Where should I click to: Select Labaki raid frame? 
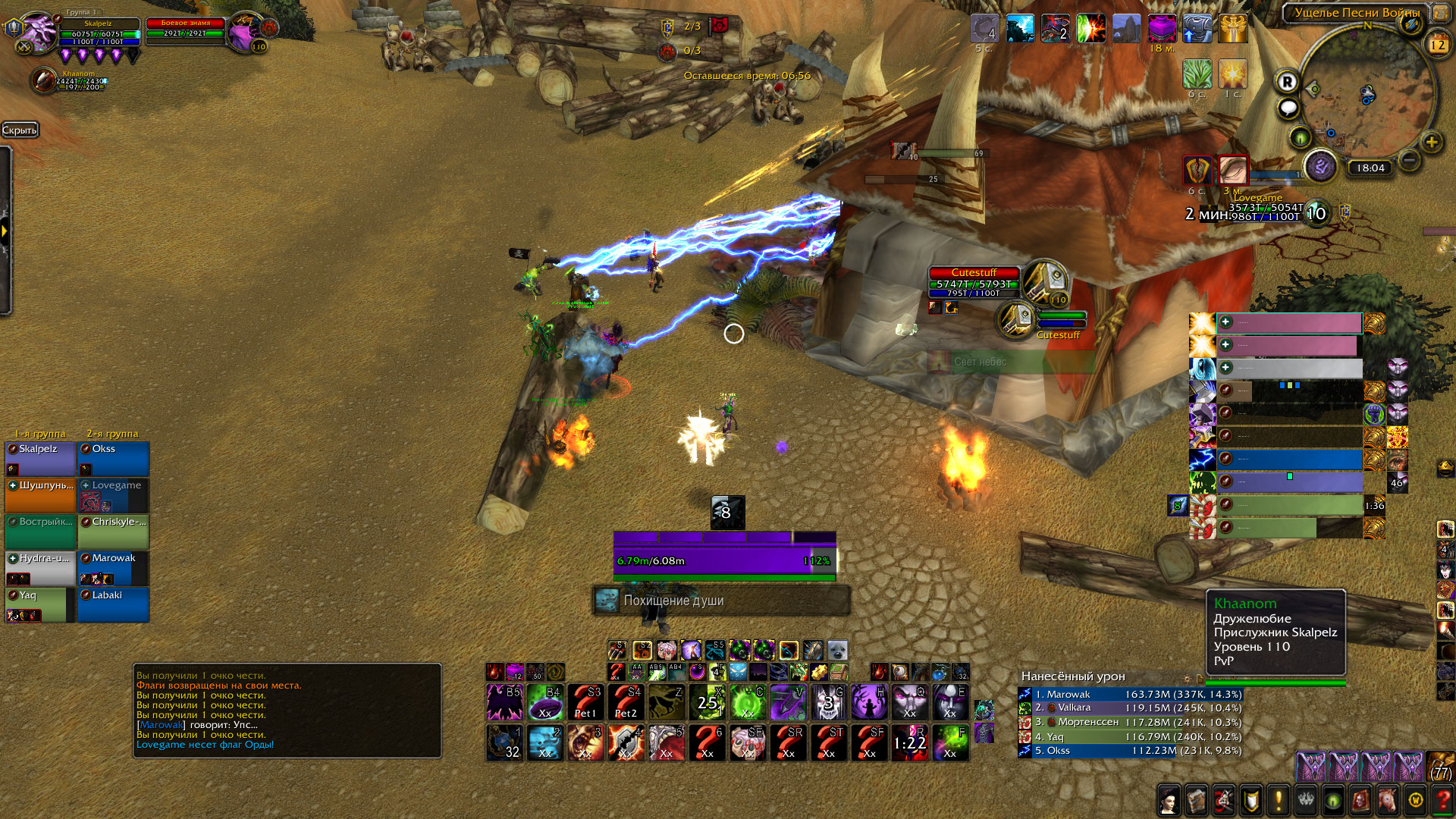[114, 604]
